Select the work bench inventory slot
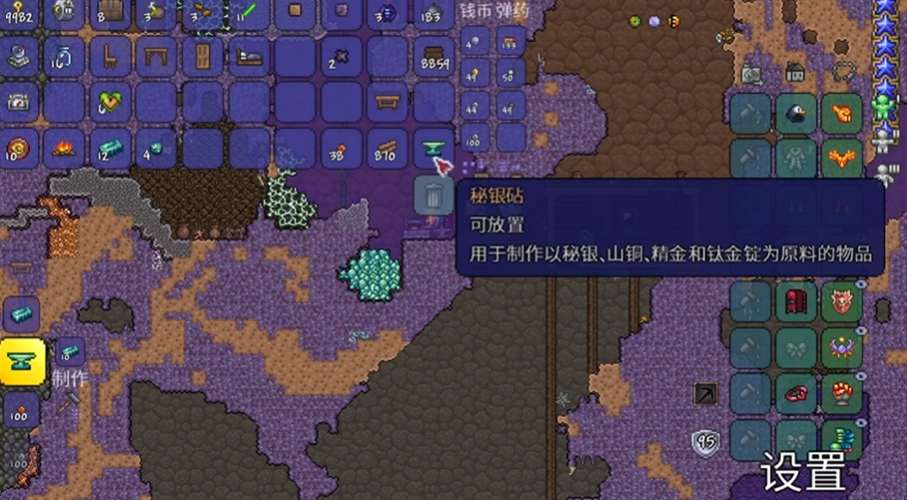The width and height of the screenshot is (907, 500). point(388,102)
